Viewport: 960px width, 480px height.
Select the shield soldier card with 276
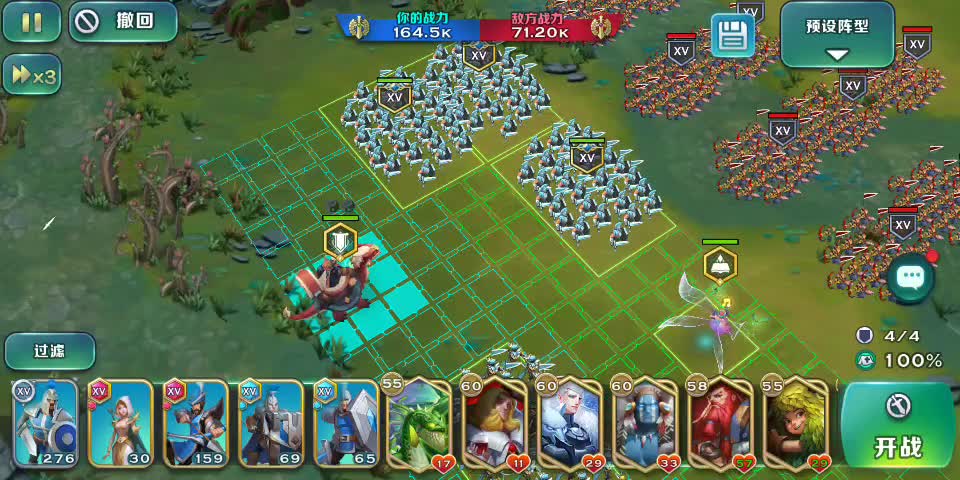click(46, 424)
